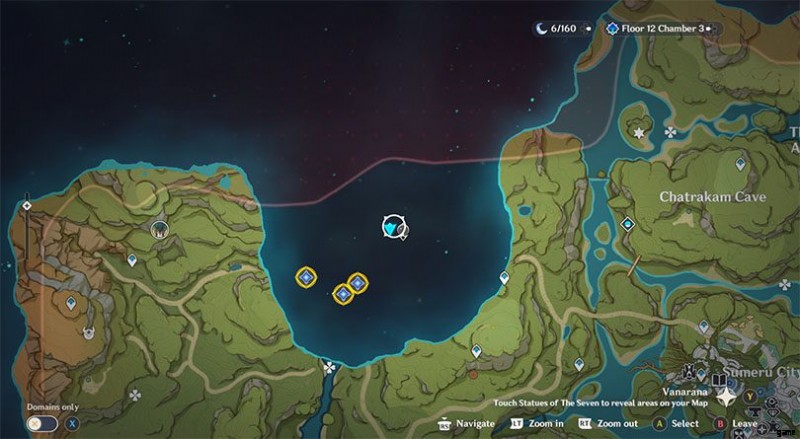The image size is (800, 439).
Task: Click the book icon beside Sumeru City
Action: pyautogui.click(x=719, y=382)
